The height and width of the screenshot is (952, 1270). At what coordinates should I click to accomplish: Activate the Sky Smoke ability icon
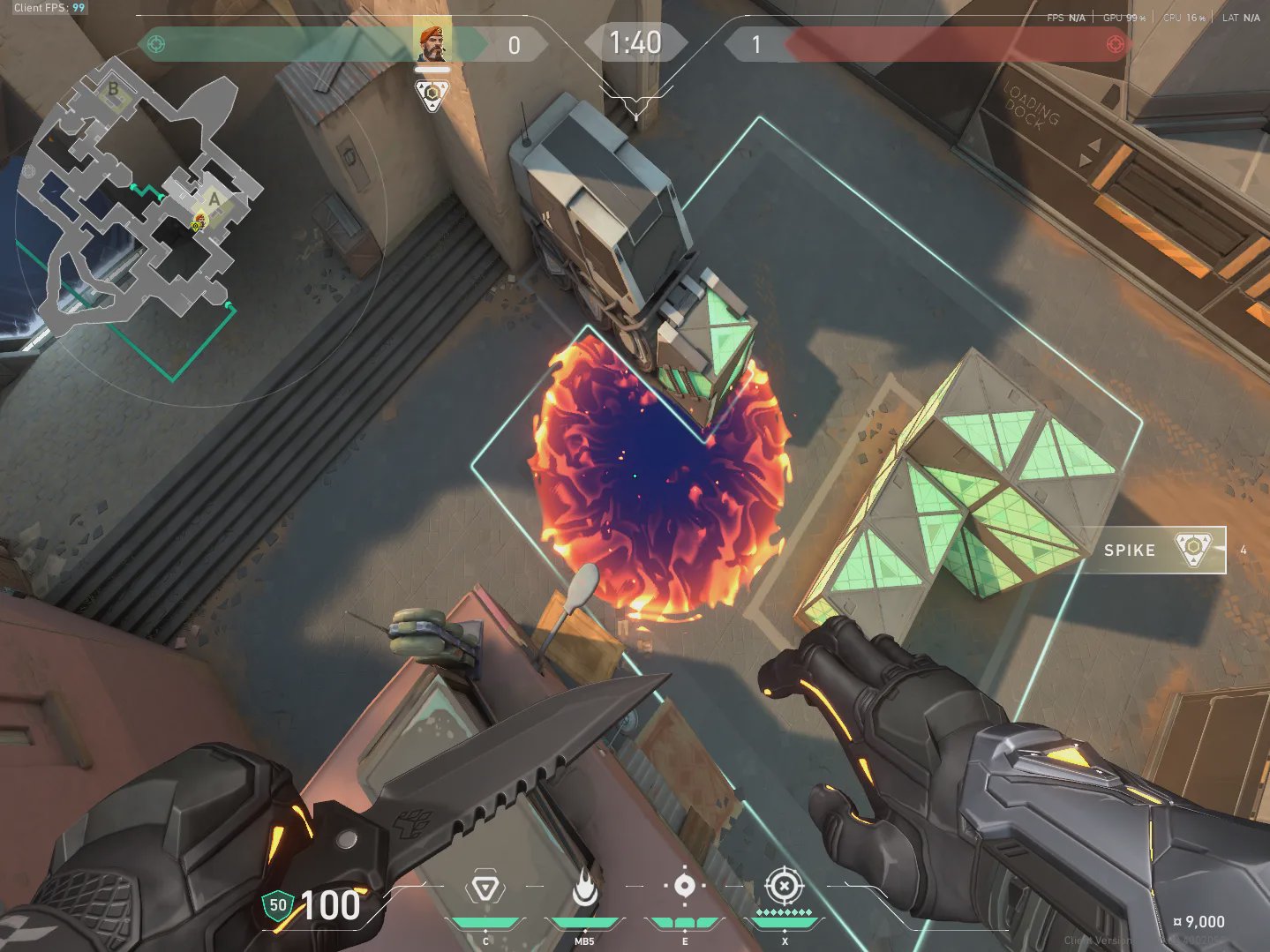(684, 888)
